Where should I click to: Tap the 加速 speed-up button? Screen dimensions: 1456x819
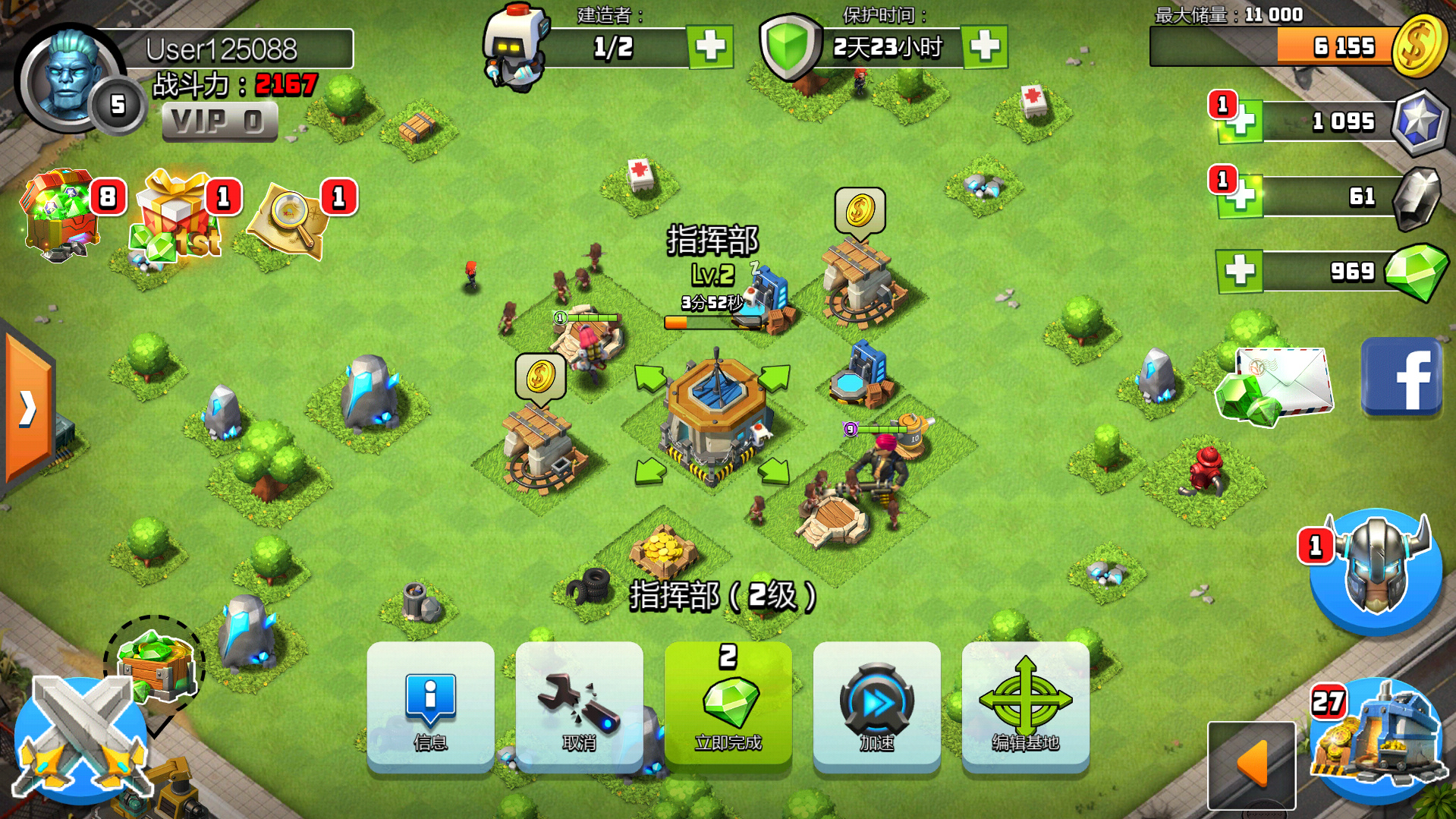pyautogui.click(x=876, y=706)
